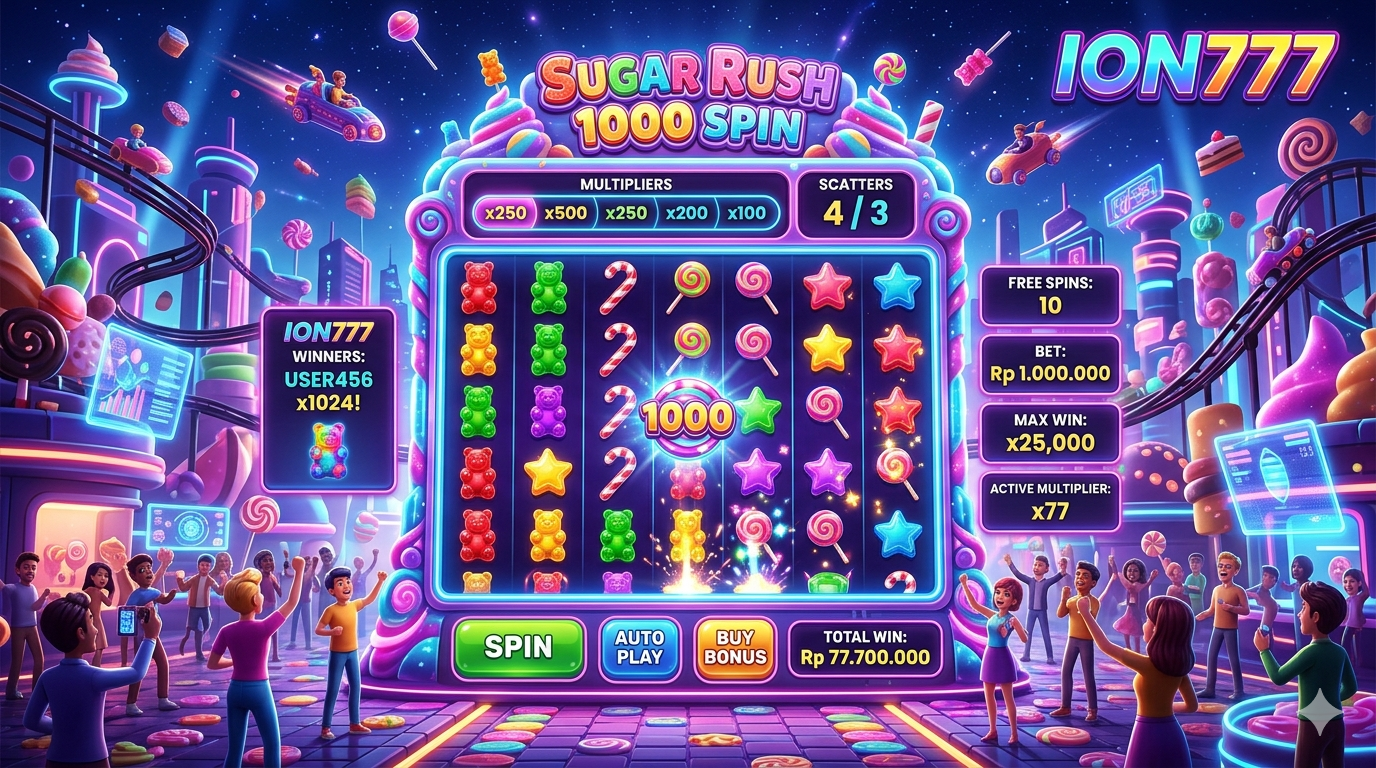Select the x500 multiplier segment
Screen dimensions: 1376x768
tap(566, 213)
